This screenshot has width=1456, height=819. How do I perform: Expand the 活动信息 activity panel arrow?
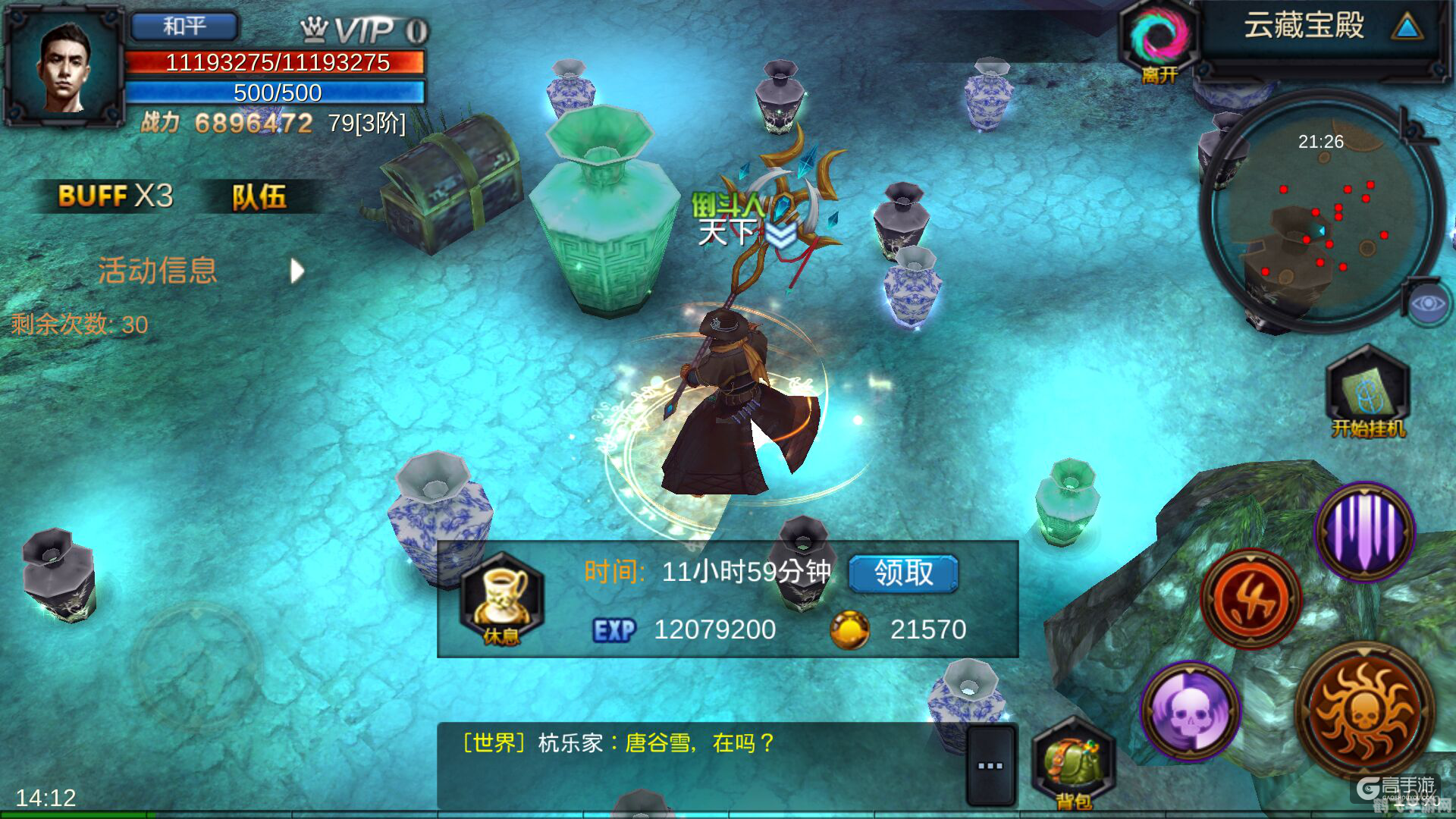297,271
